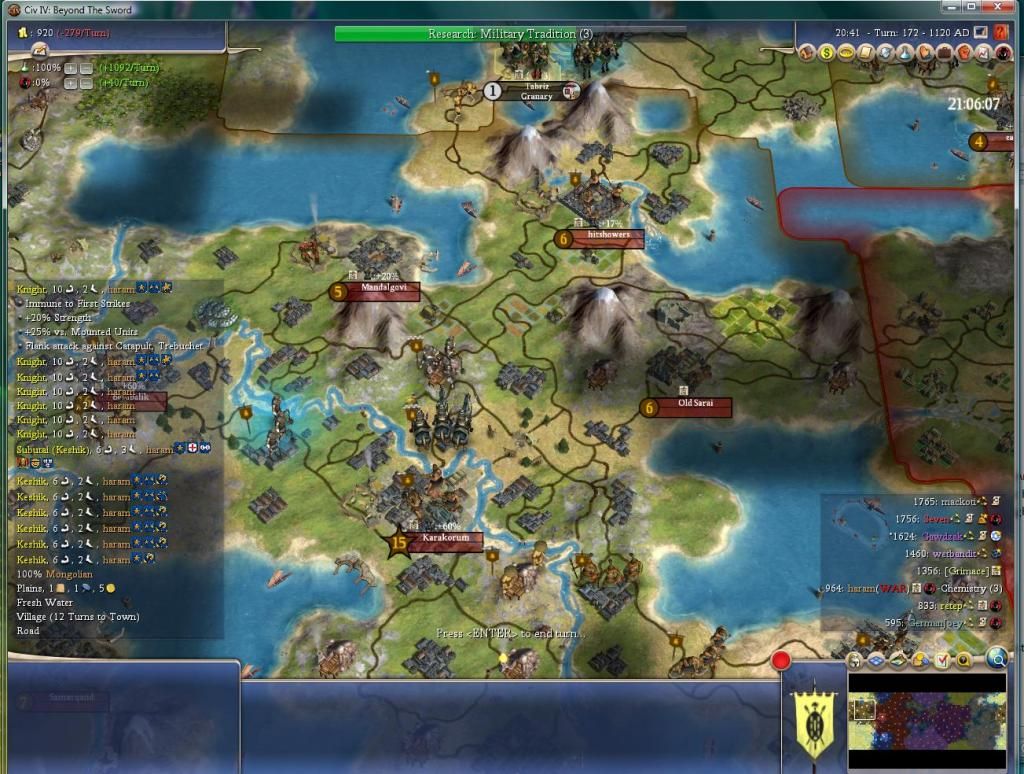Decrease the research rate with minus button
Screen dimensions: 1024x774
coord(87,67)
